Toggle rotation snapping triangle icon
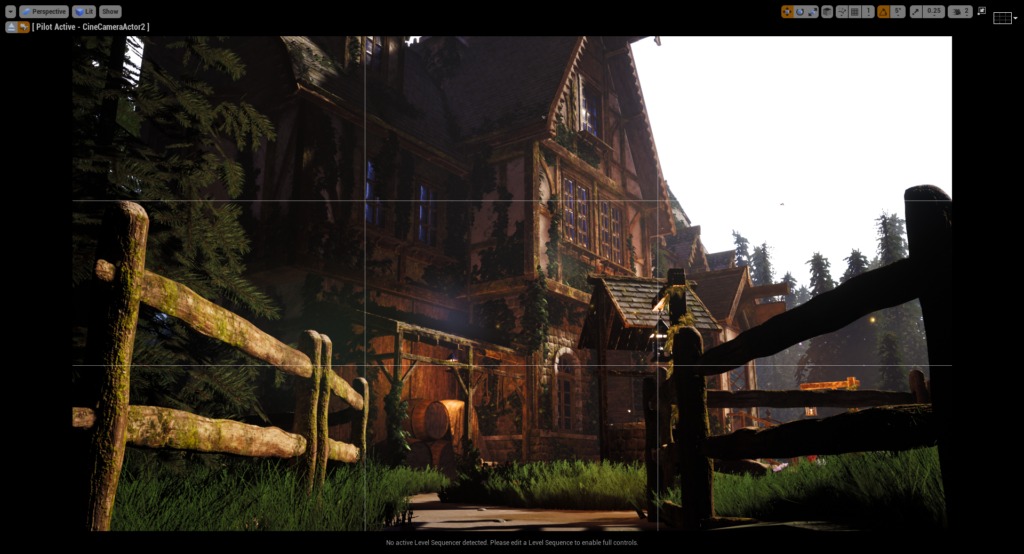This screenshot has width=1024, height=554. click(x=884, y=12)
